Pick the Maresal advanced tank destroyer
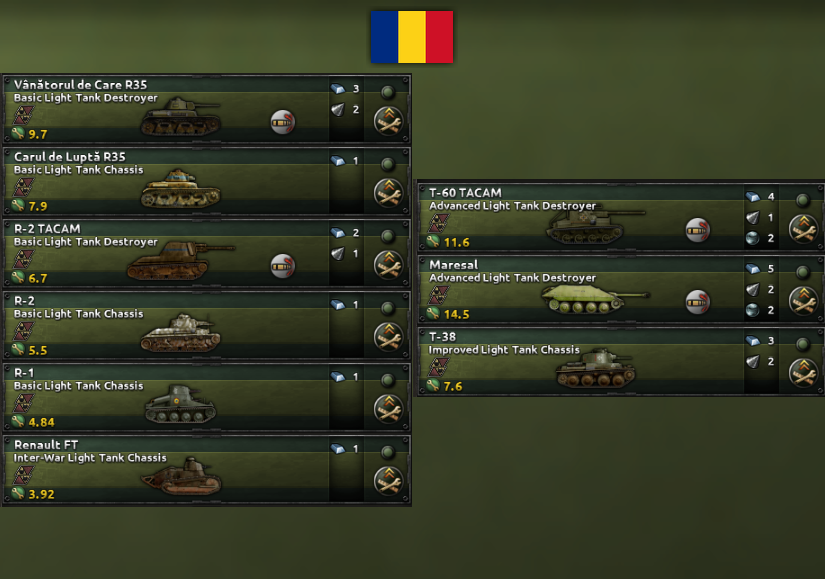Viewport: 825px width, 579px height. click(x=580, y=289)
